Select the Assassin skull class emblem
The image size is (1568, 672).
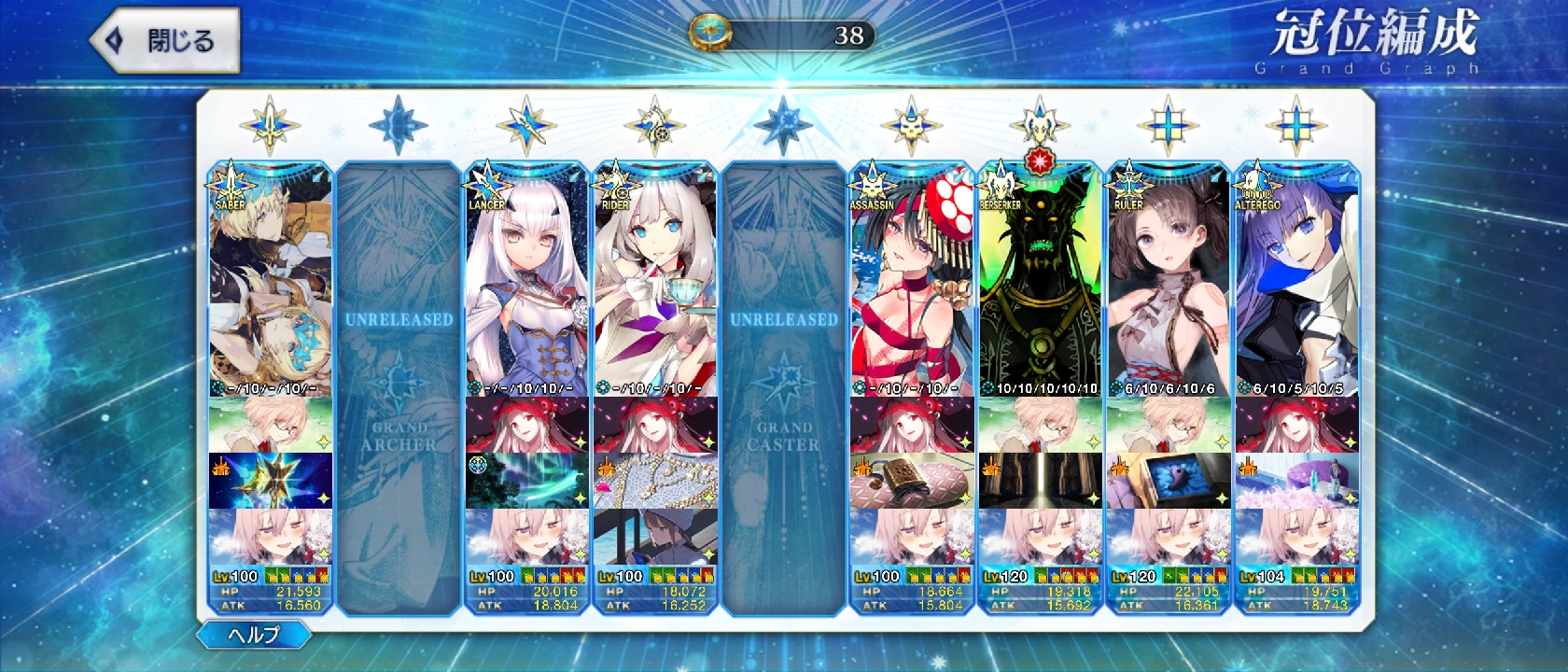click(911, 125)
